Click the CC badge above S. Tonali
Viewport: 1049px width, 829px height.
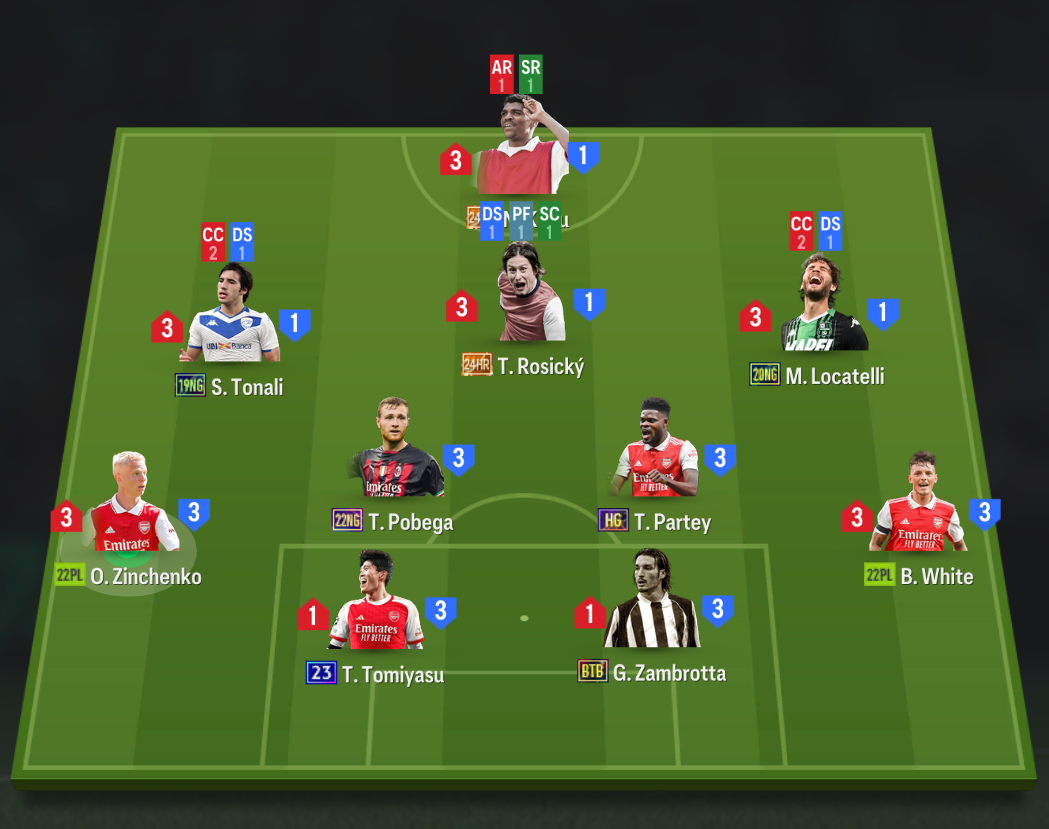[x=213, y=242]
